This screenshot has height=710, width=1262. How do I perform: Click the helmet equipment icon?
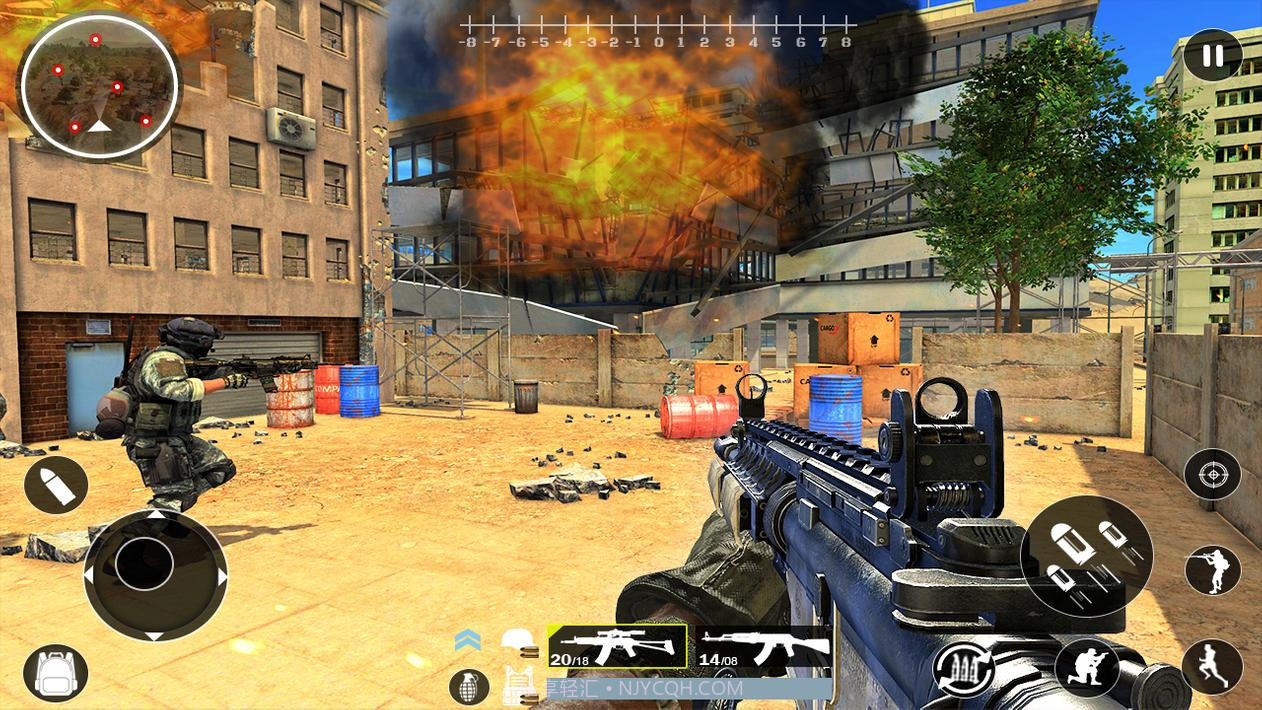point(518,642)
